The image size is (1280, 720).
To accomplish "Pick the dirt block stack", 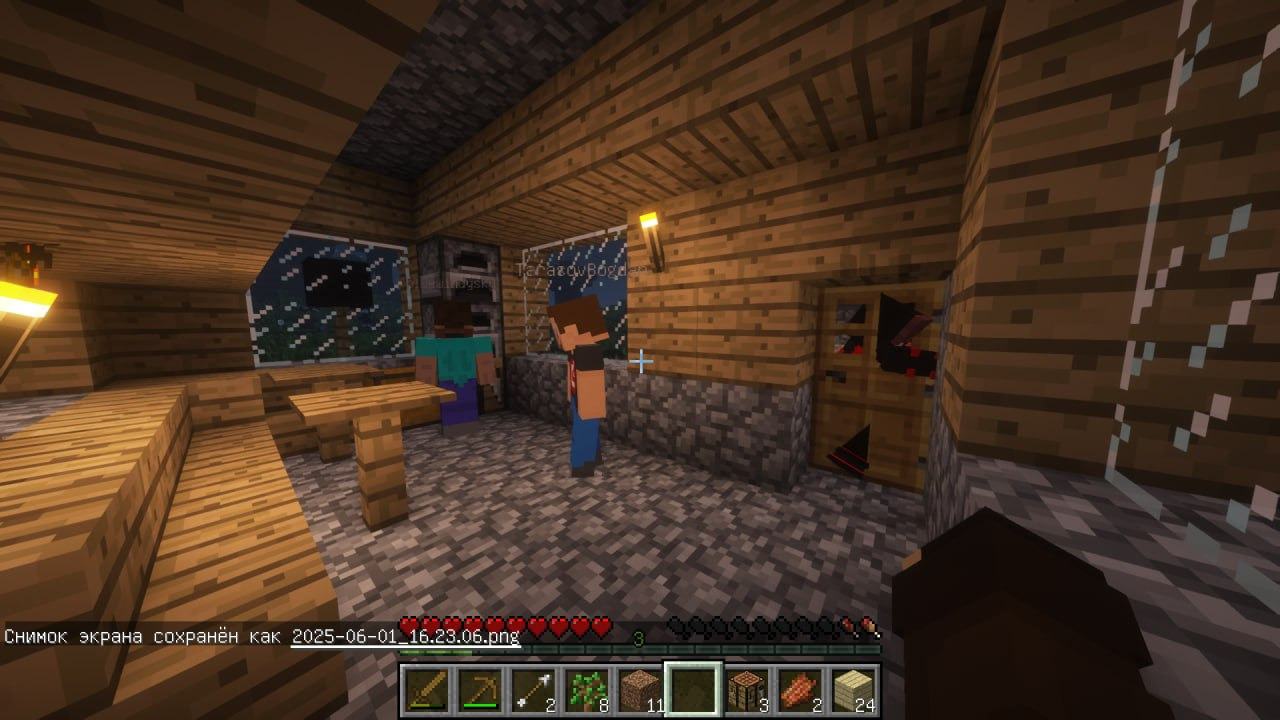I will coord(640,690).
